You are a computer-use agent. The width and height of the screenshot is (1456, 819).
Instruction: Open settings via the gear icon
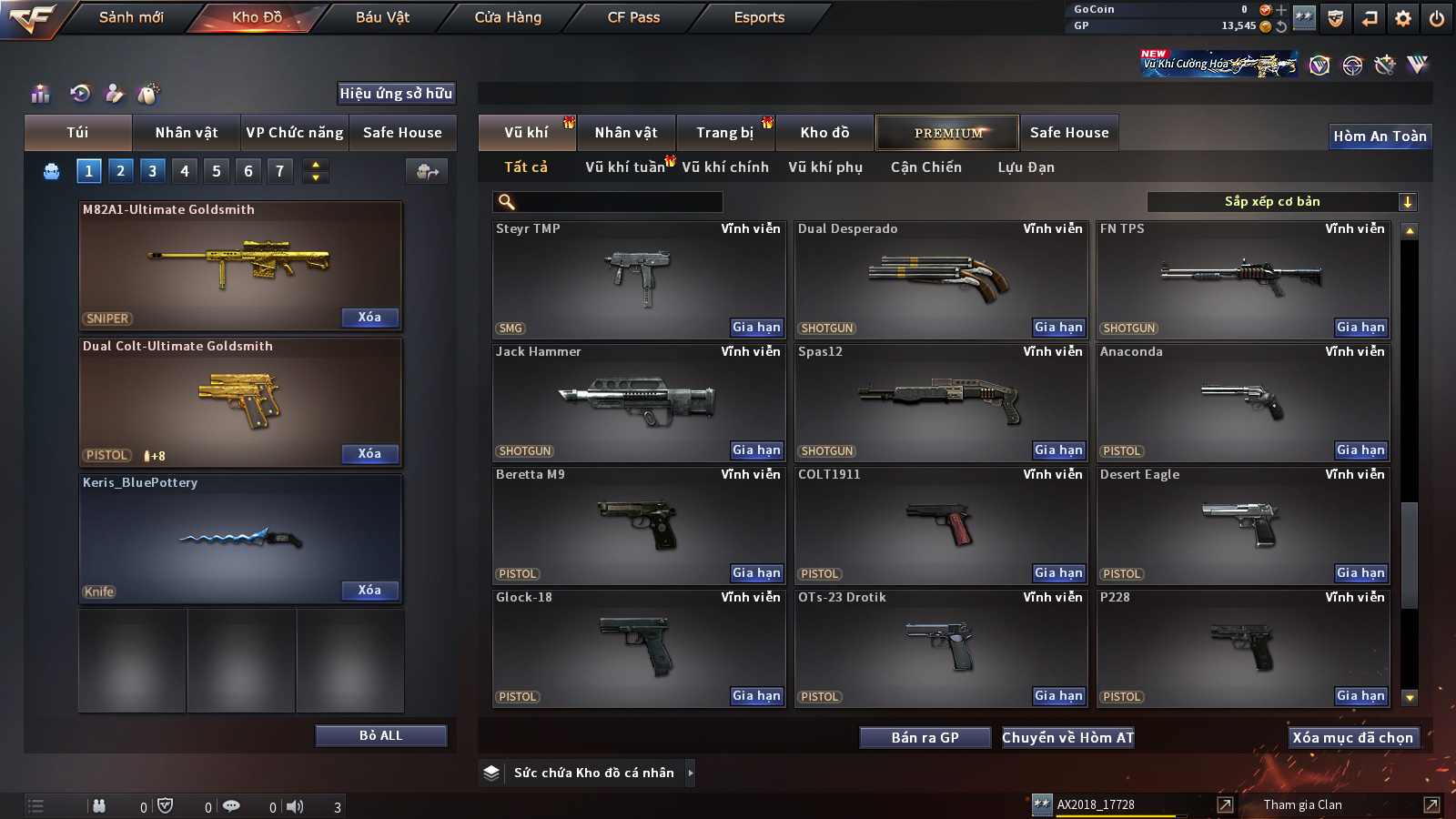click(1403, 18)
